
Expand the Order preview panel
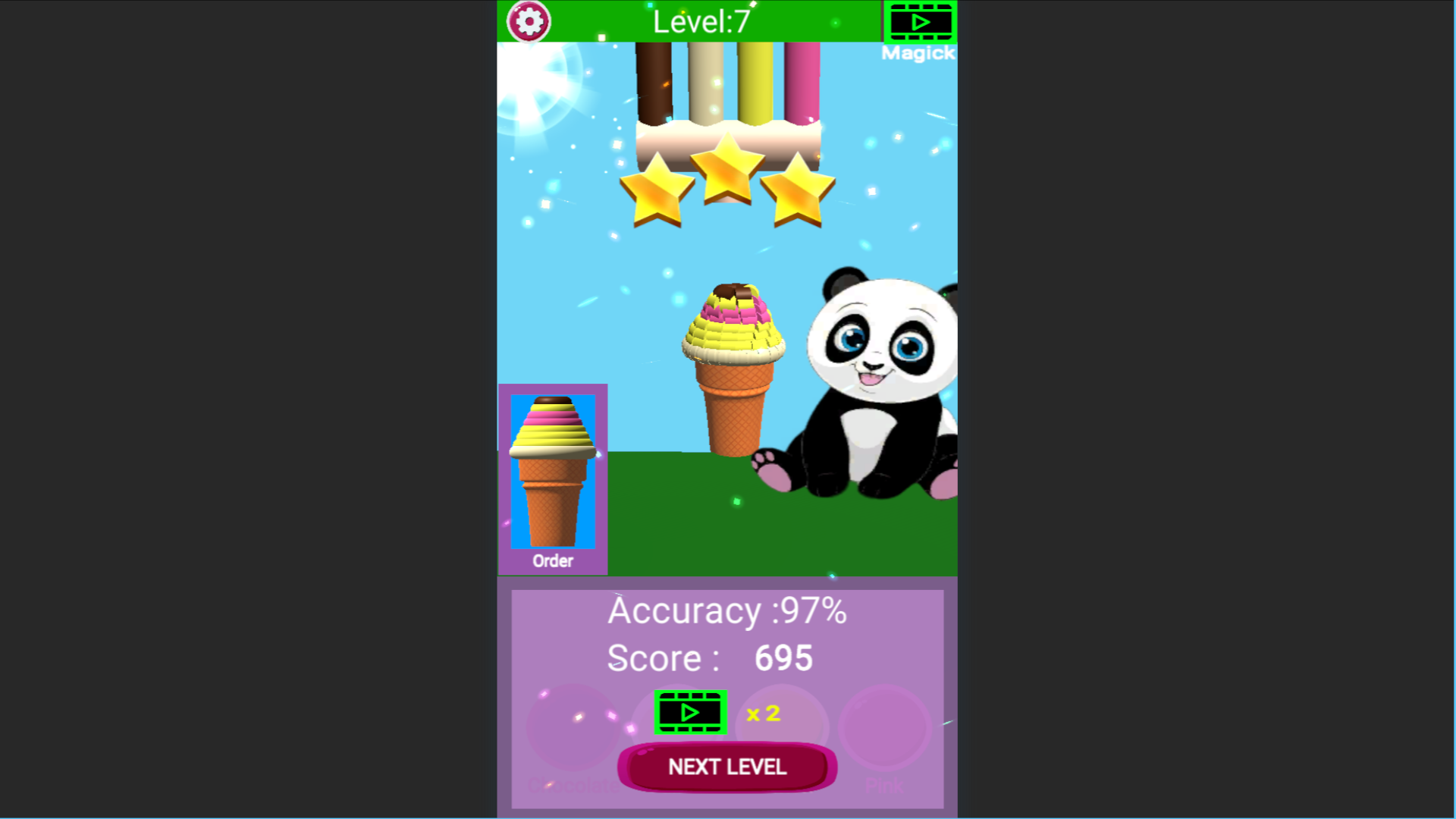[553, 478]
